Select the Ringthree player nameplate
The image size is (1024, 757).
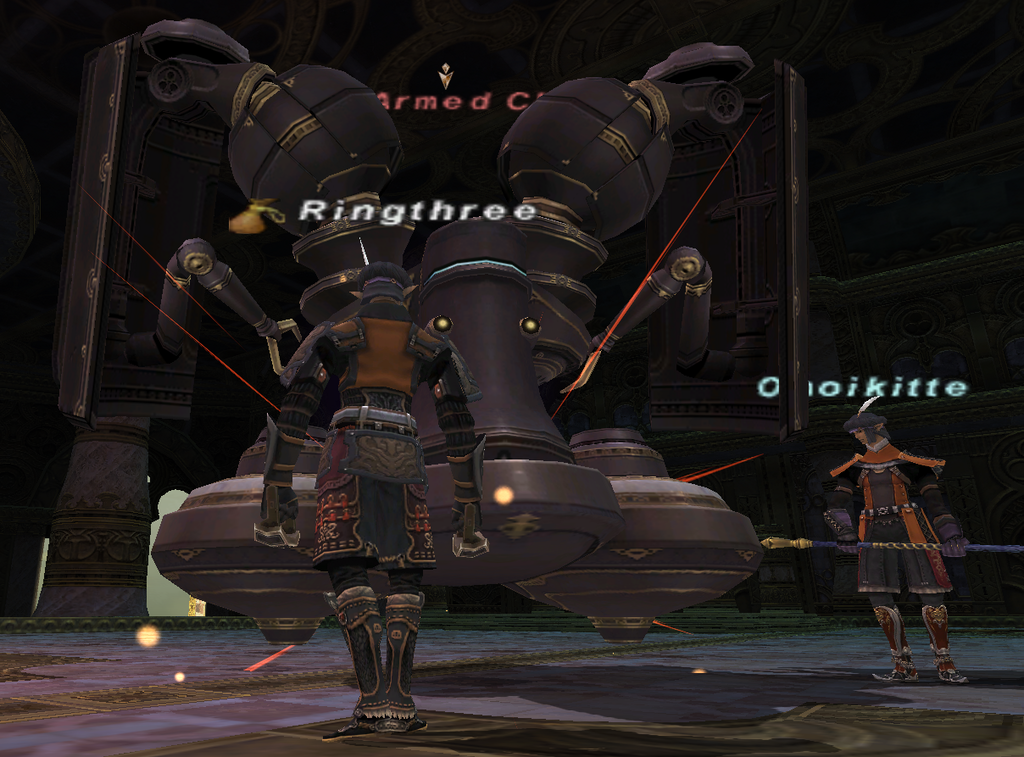pyautogui.click(x=418, y=211)
